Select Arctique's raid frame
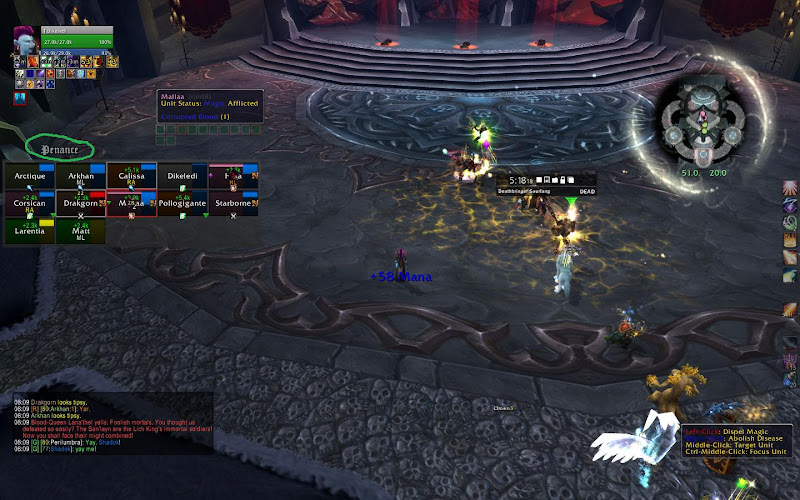Viewport: 800px width, 500px height. coord(30,177)
